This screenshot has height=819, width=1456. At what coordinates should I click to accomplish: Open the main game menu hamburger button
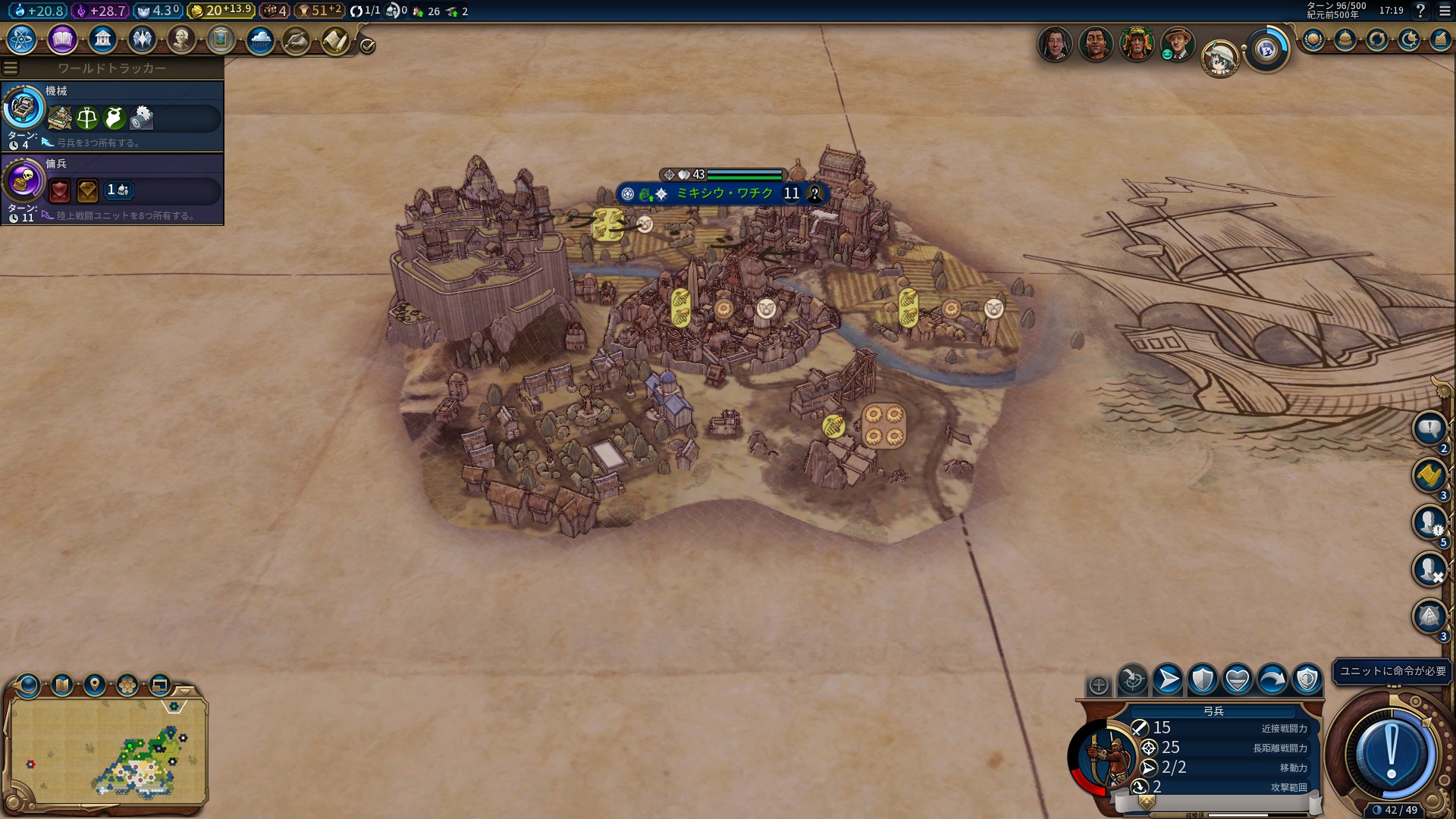point(1444,11)
